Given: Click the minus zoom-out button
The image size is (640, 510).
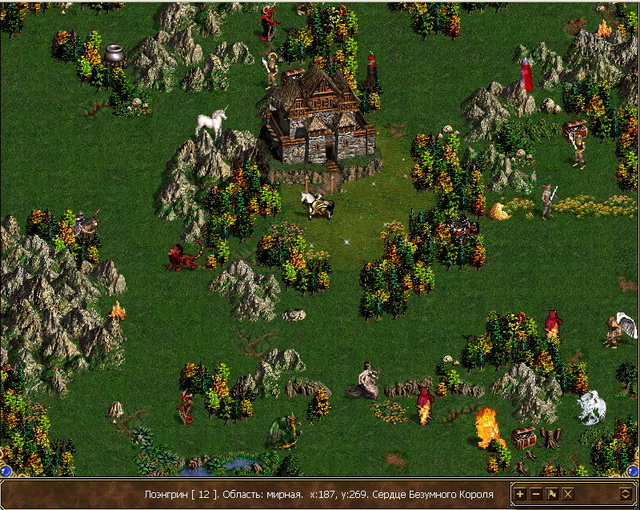Looking at the screenshot, I should tap(536, 494).
